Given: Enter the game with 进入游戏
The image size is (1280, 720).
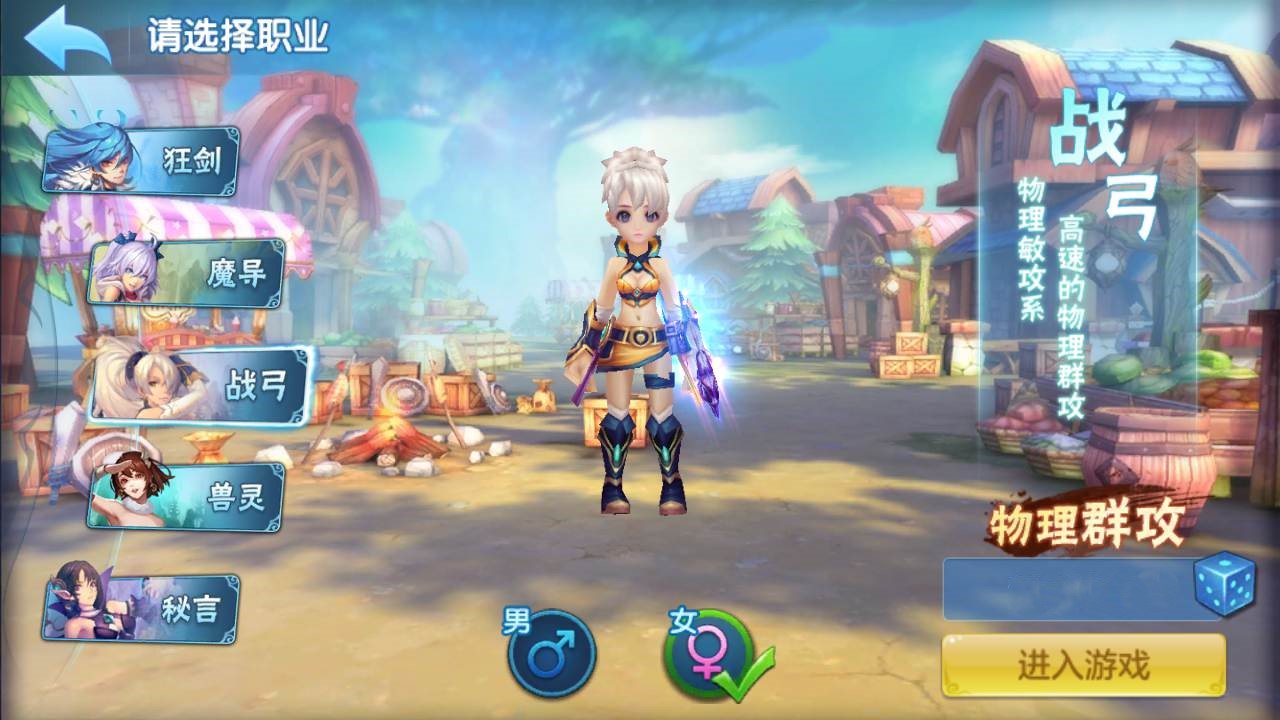Looking at the screenshot, I should point(1084,666).
